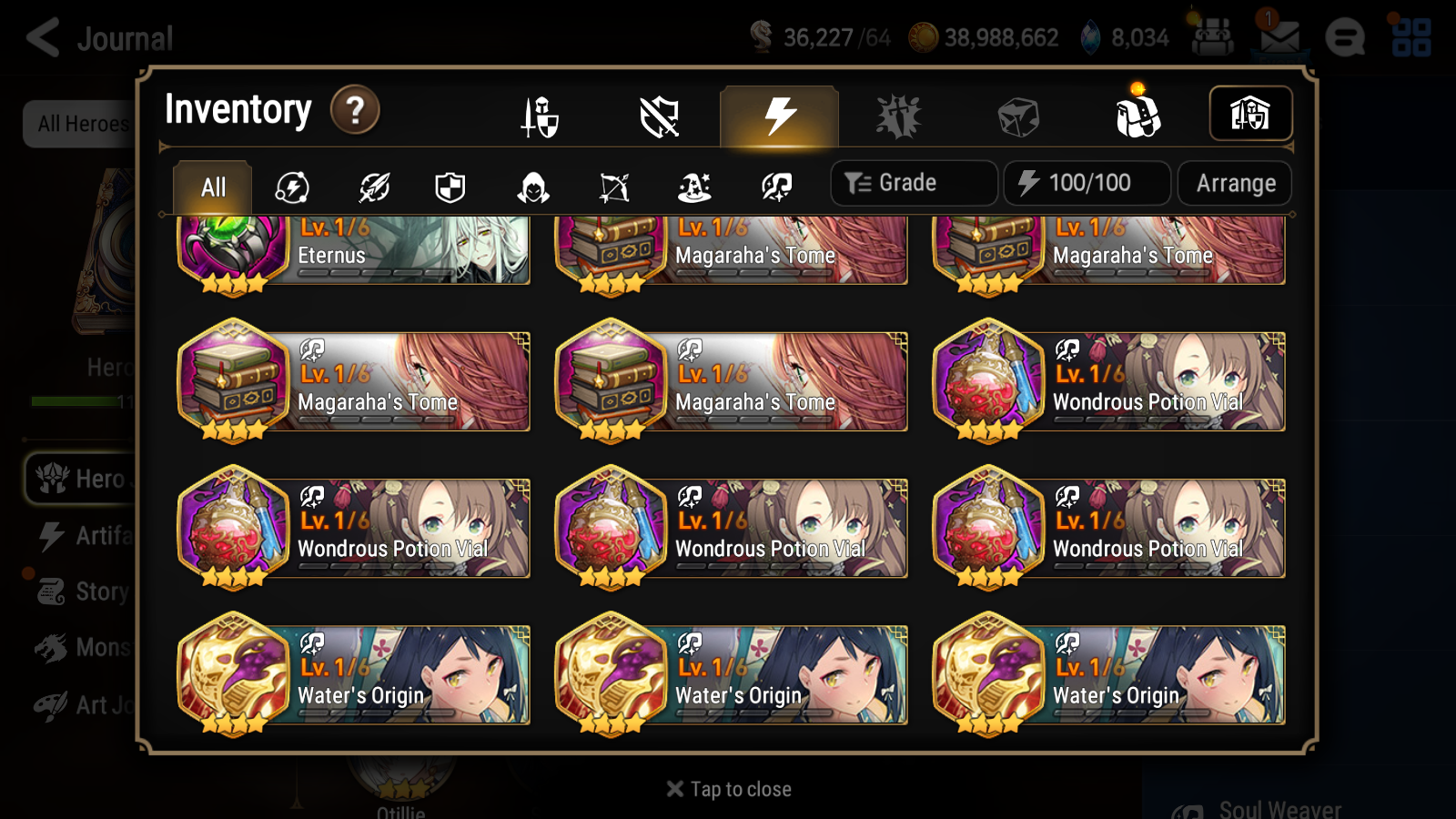This screenshot has height=819, width=1456.
Task: View the Charms inventory tab
Action: [897, 116]
